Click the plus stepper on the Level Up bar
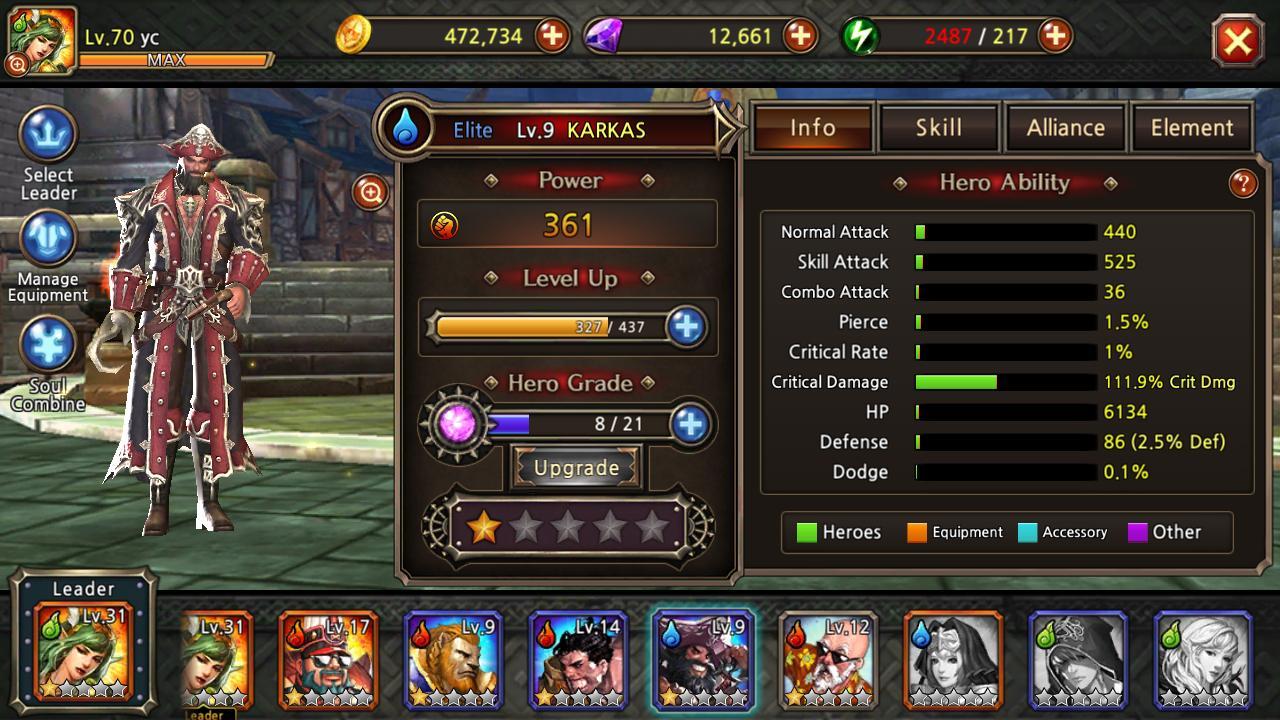 (686, 327)
